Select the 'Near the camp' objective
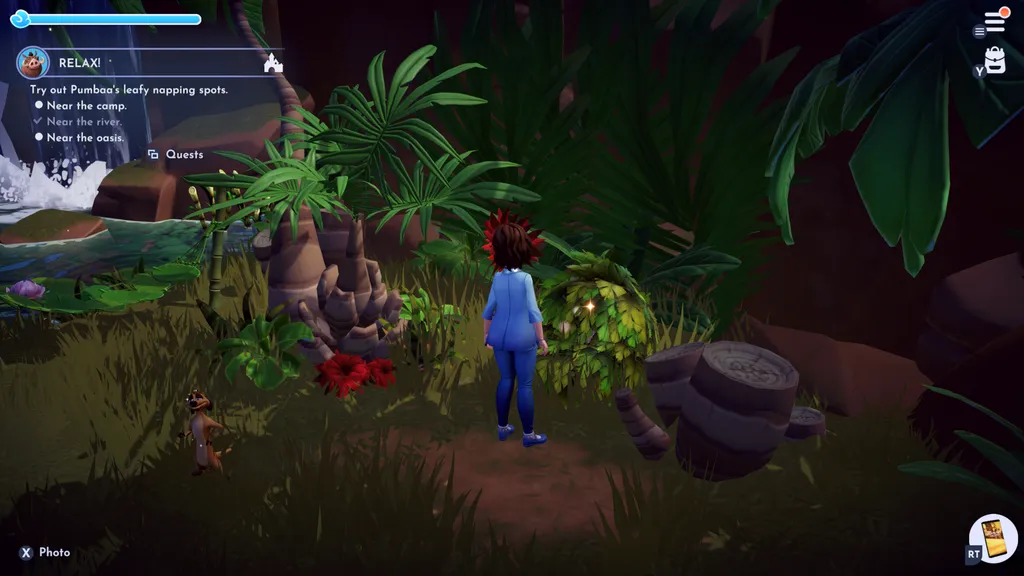Image resolution: width=1024 pixels, height=576 pixels. [86, 106]
